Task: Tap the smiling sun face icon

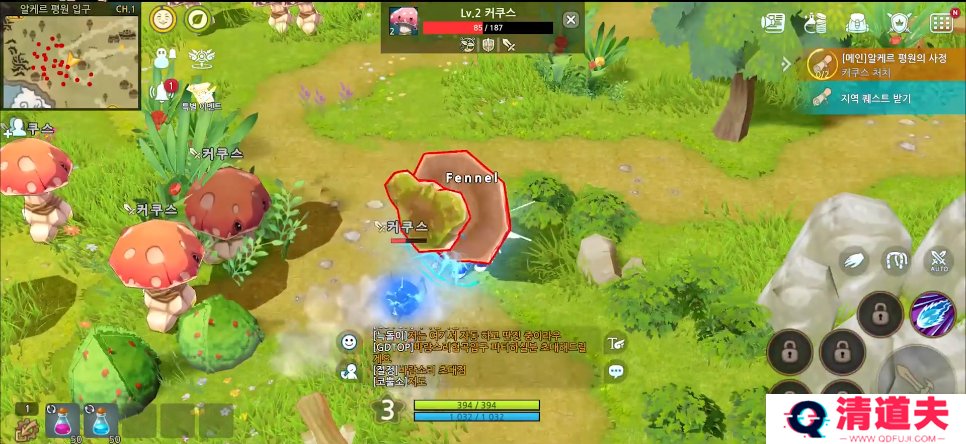Action: click(x=164, y=19)
